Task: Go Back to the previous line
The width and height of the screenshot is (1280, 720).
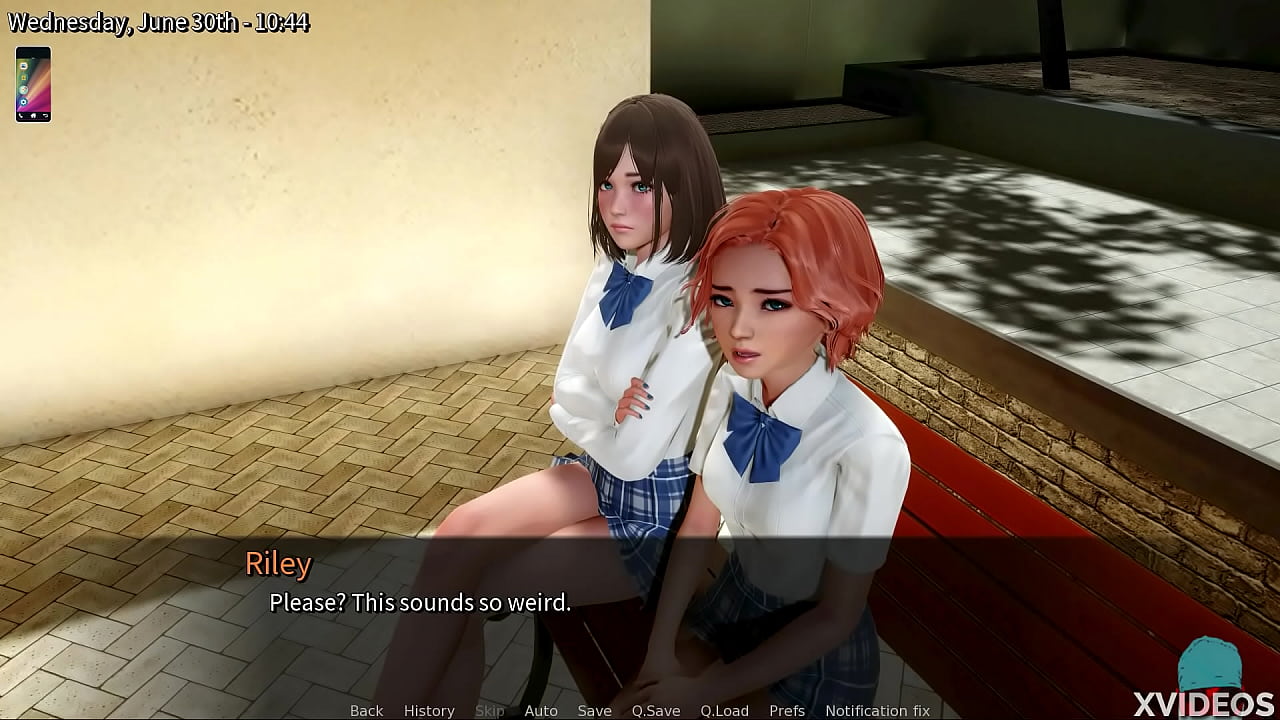Action: tap(365, 710)
